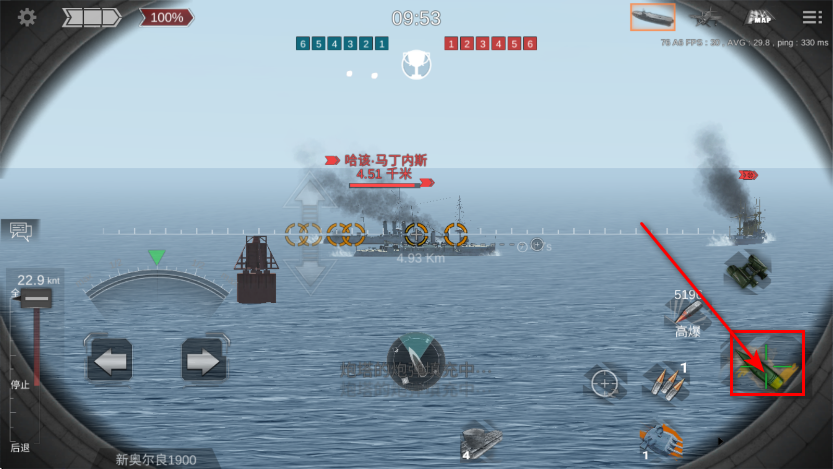Viewport: 833px width, 469px height.
Task: Open the hamburger menu
Action: [x=811, y=17]
